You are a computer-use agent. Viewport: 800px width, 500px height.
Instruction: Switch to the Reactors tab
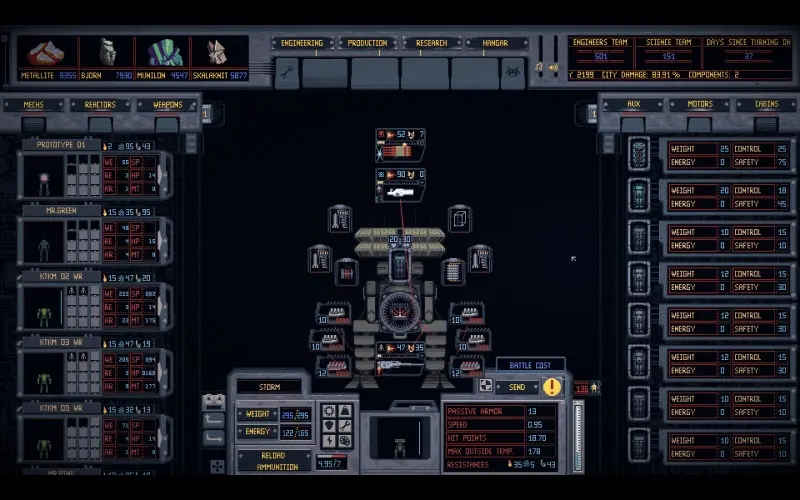pos(100,105)
